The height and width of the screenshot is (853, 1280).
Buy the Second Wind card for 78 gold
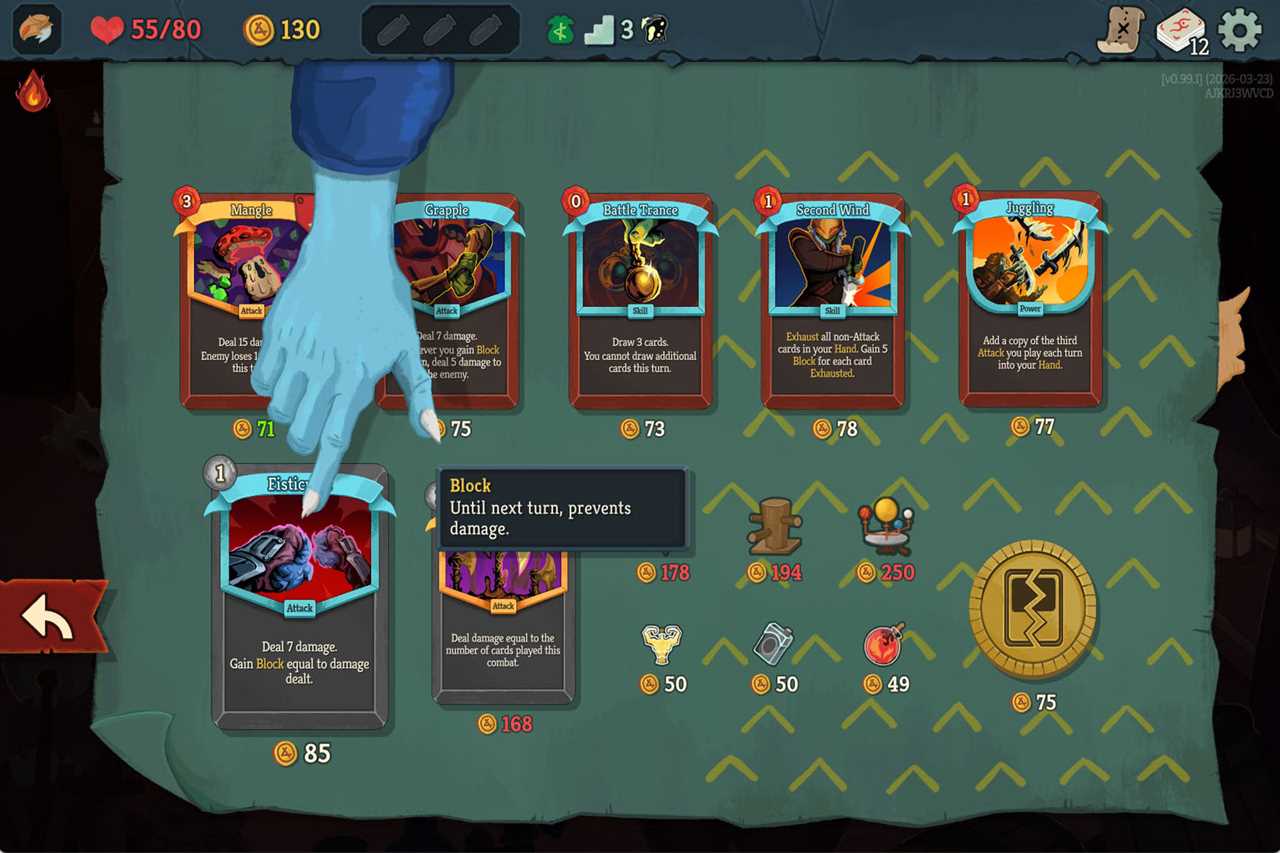(x=835, y=300)
